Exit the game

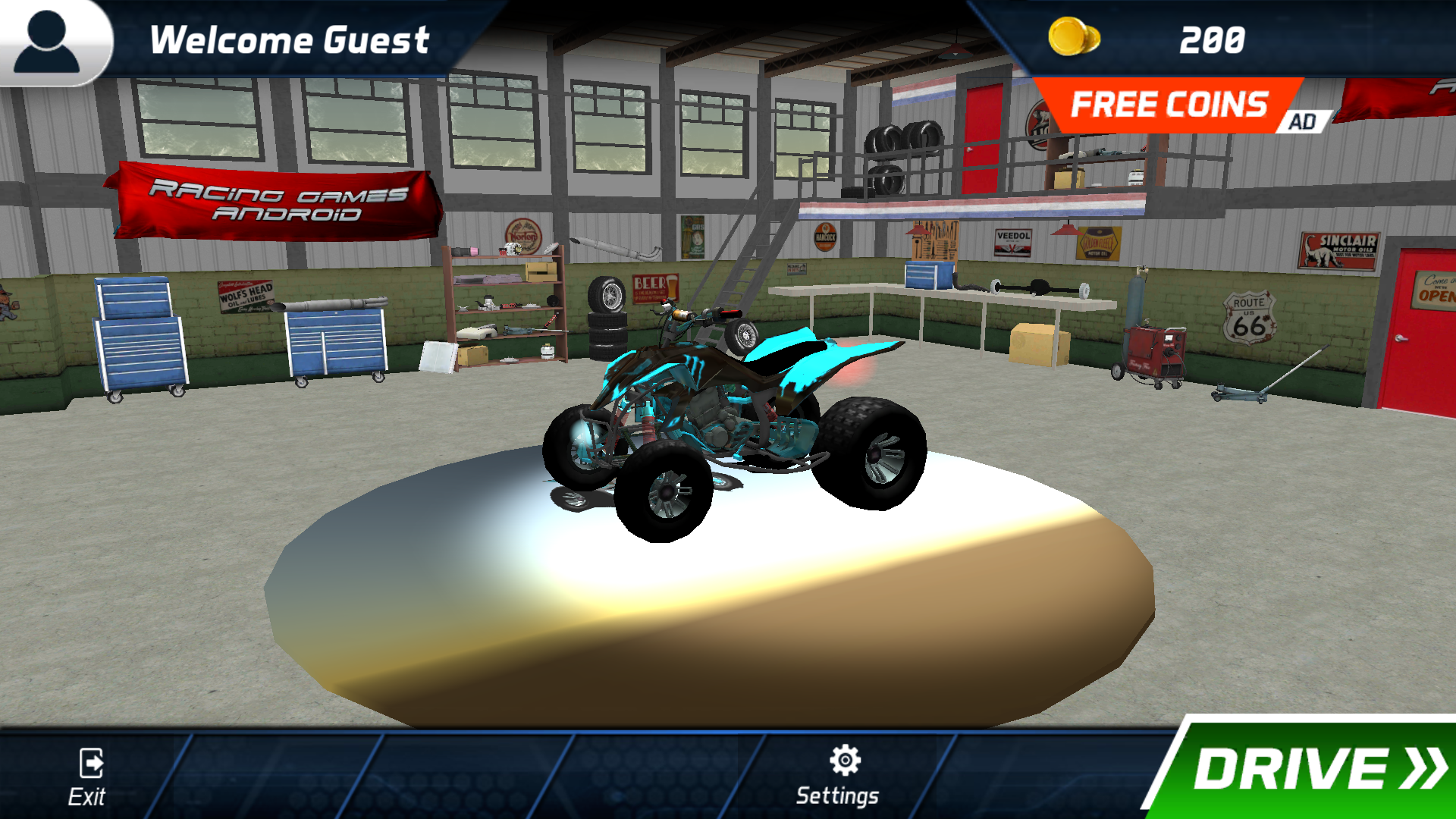click(89, 777)
